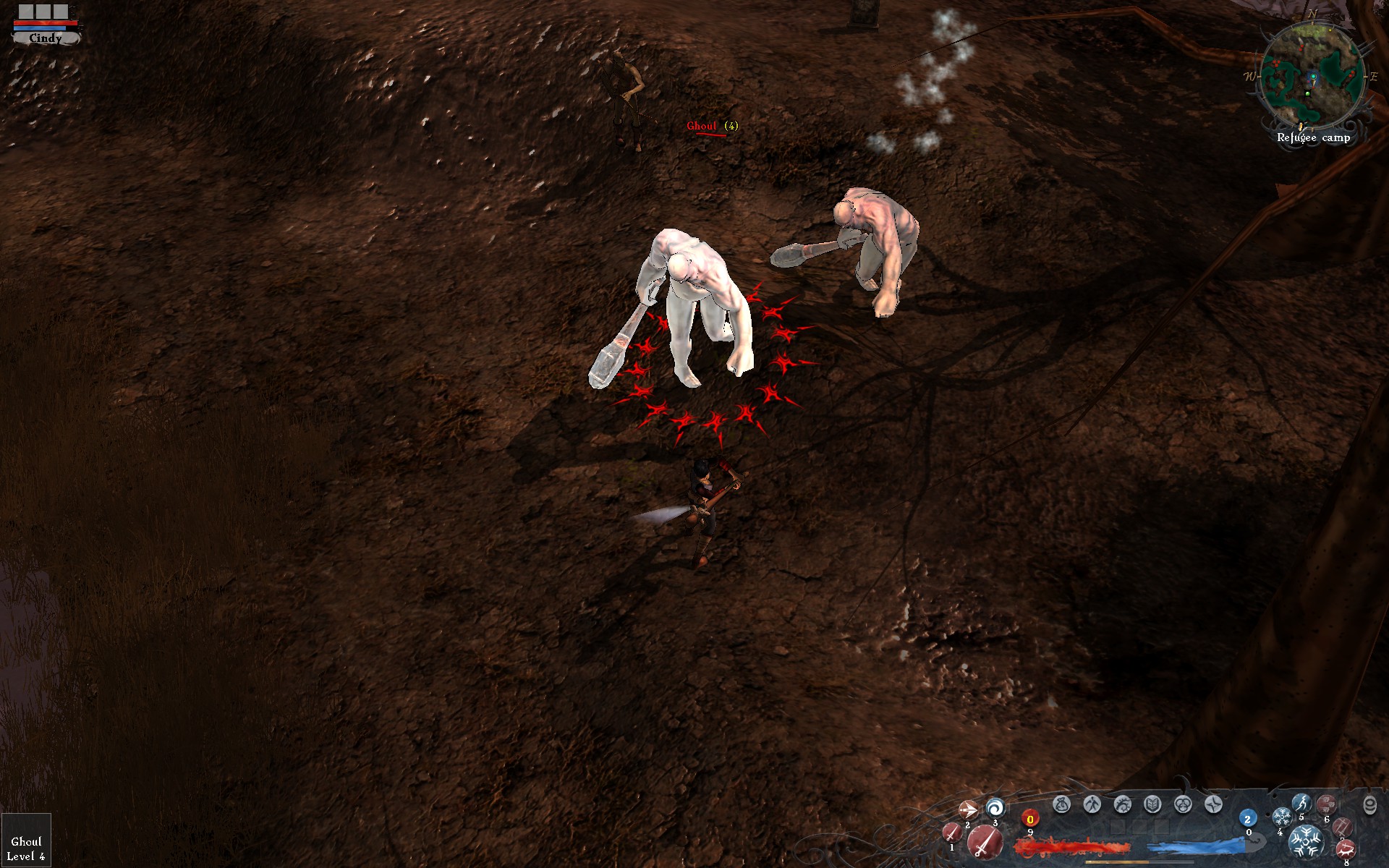Select the red beast skill slot 8
The width and height of the screenshot is (1389, 868).
1345,850
